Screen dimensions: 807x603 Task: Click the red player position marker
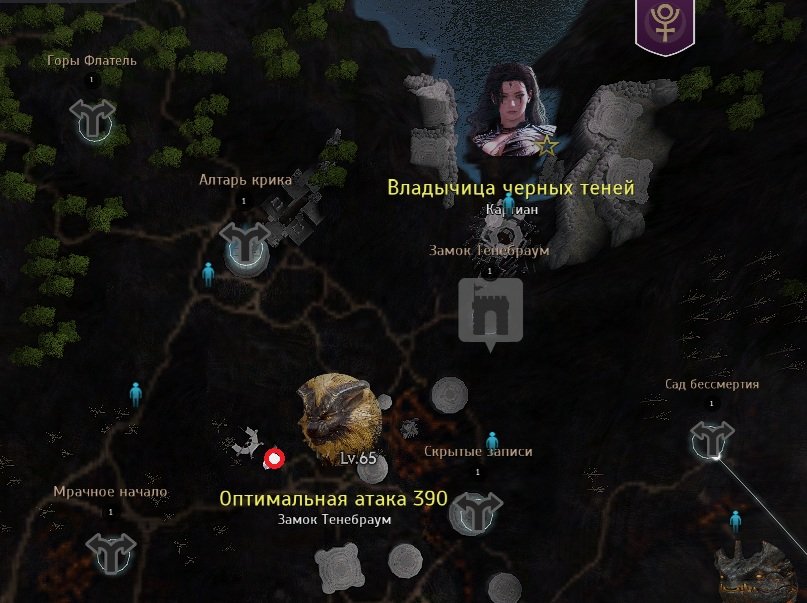tap(273, 459)
